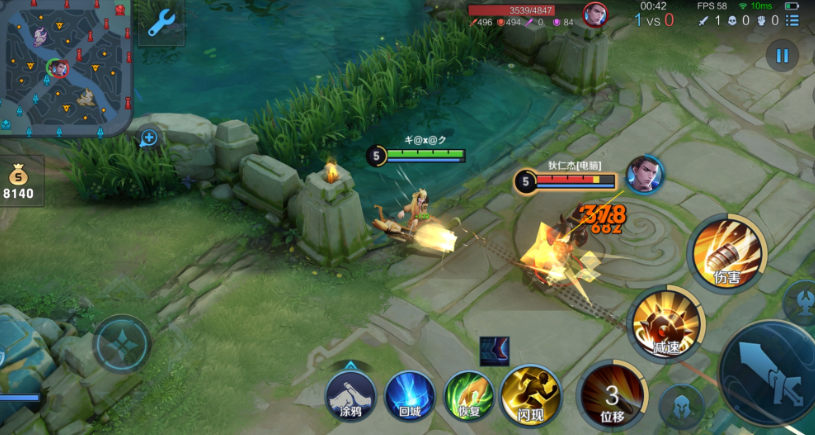
Task: Tap the 涂鸦 graffiti button
Action: click(350, 395)
